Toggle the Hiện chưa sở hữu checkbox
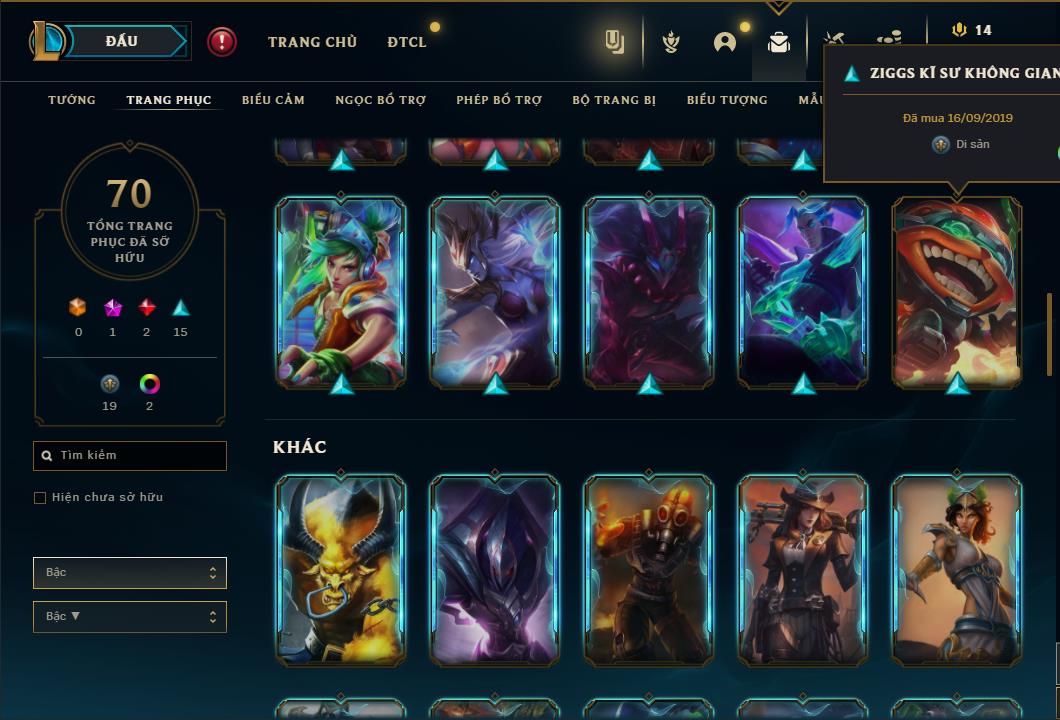The height and width of the screenshot is (720, 1060). (40, 498)
